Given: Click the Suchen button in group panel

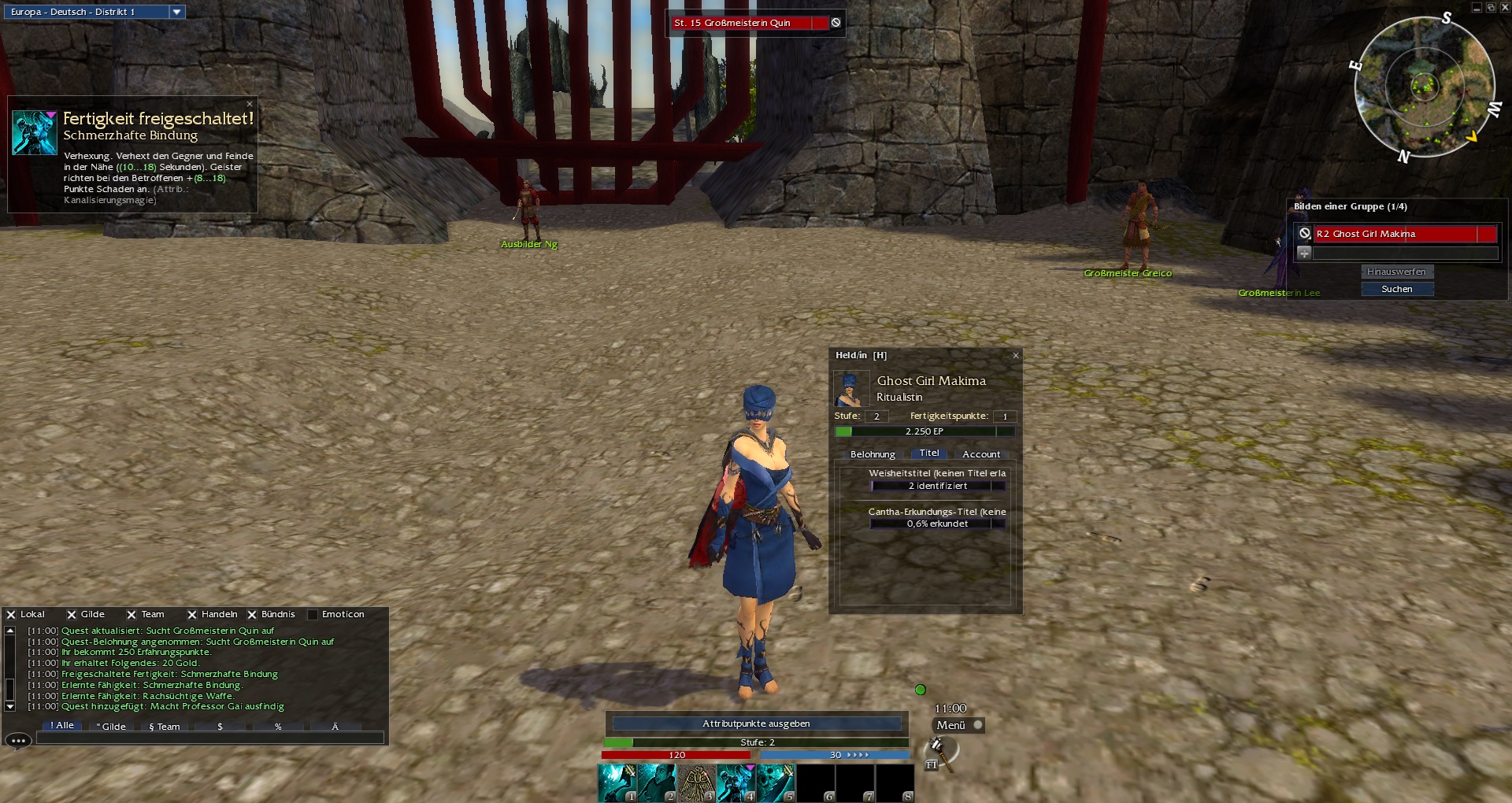Looking at the screenshot, I should 1397,289.
